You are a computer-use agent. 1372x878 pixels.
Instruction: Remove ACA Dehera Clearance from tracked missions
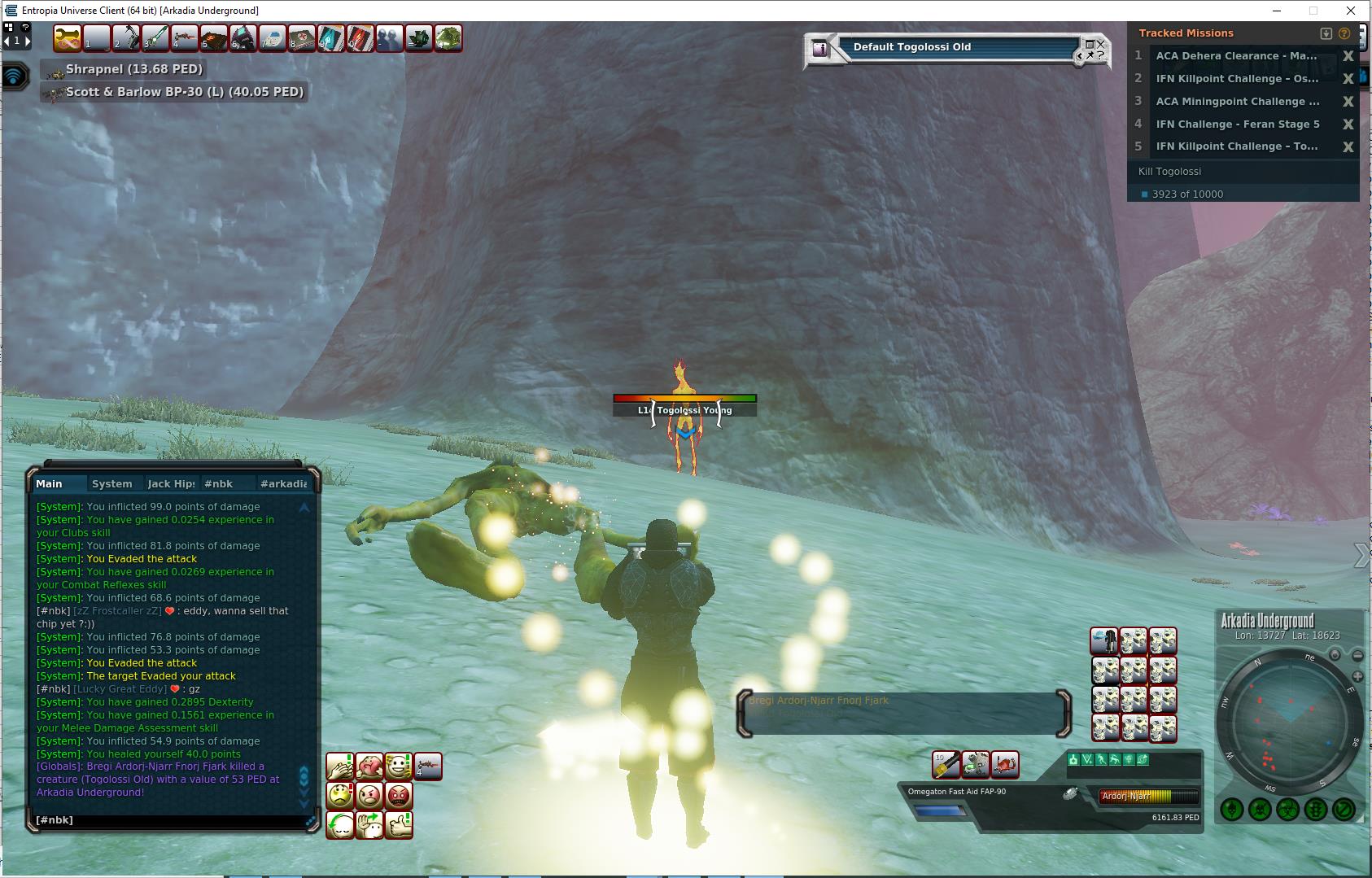(1348, 56)
